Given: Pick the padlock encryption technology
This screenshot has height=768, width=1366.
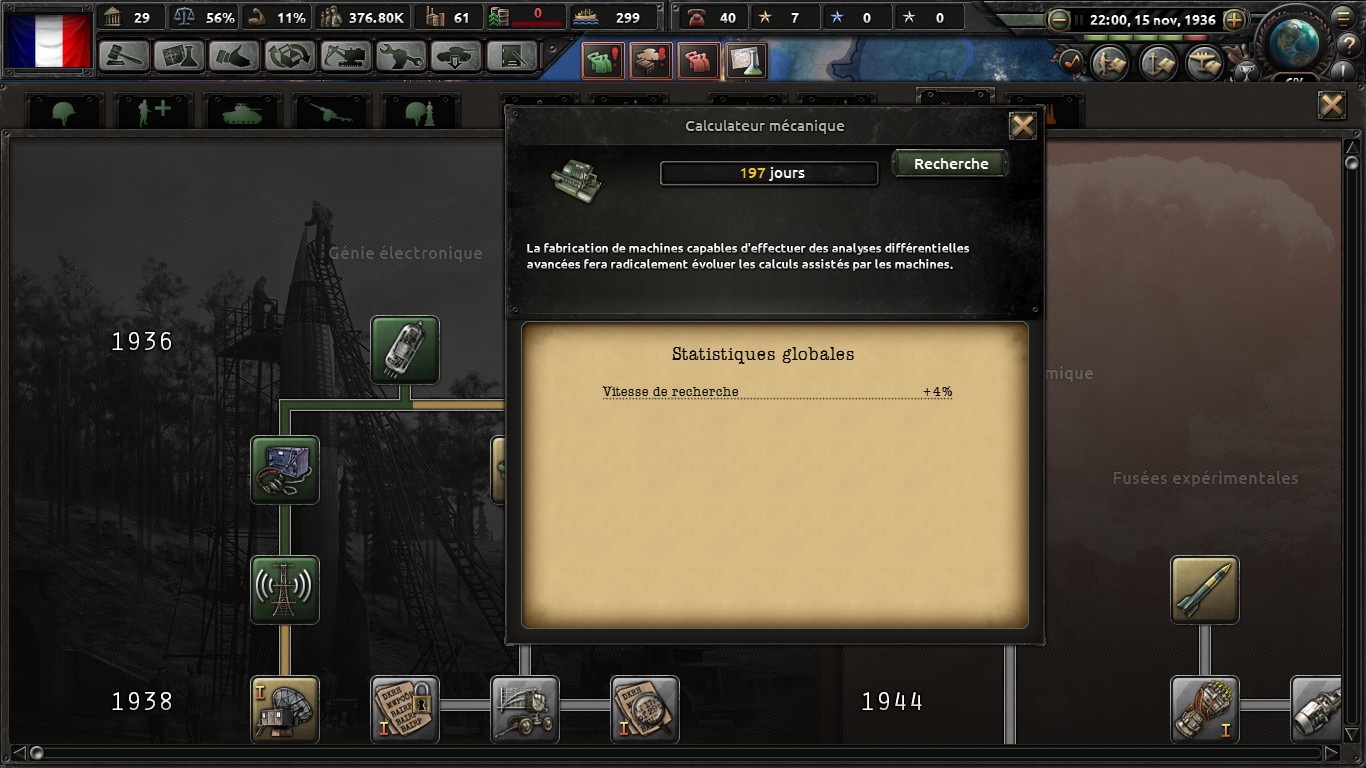Looking at the screenshot, I should click(405, 710).
